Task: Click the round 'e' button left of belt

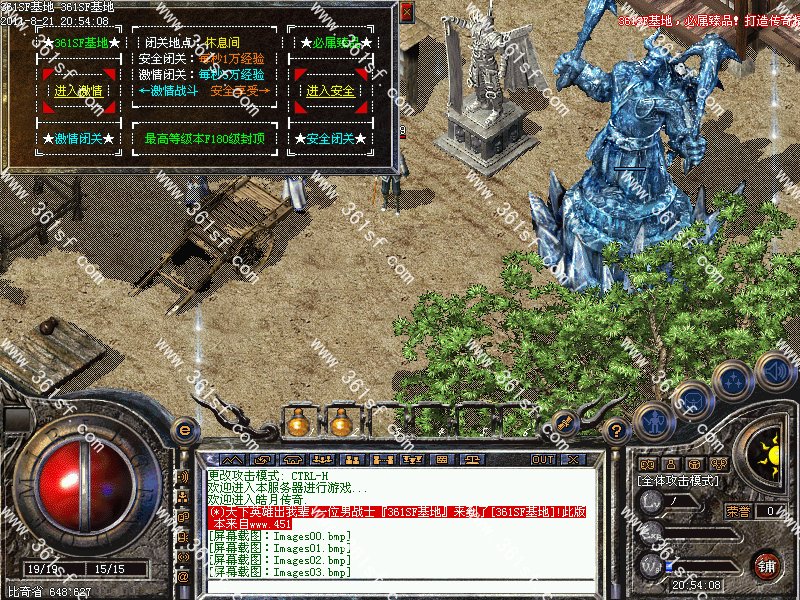Action: pyautogui.click(x=184, y=430)
